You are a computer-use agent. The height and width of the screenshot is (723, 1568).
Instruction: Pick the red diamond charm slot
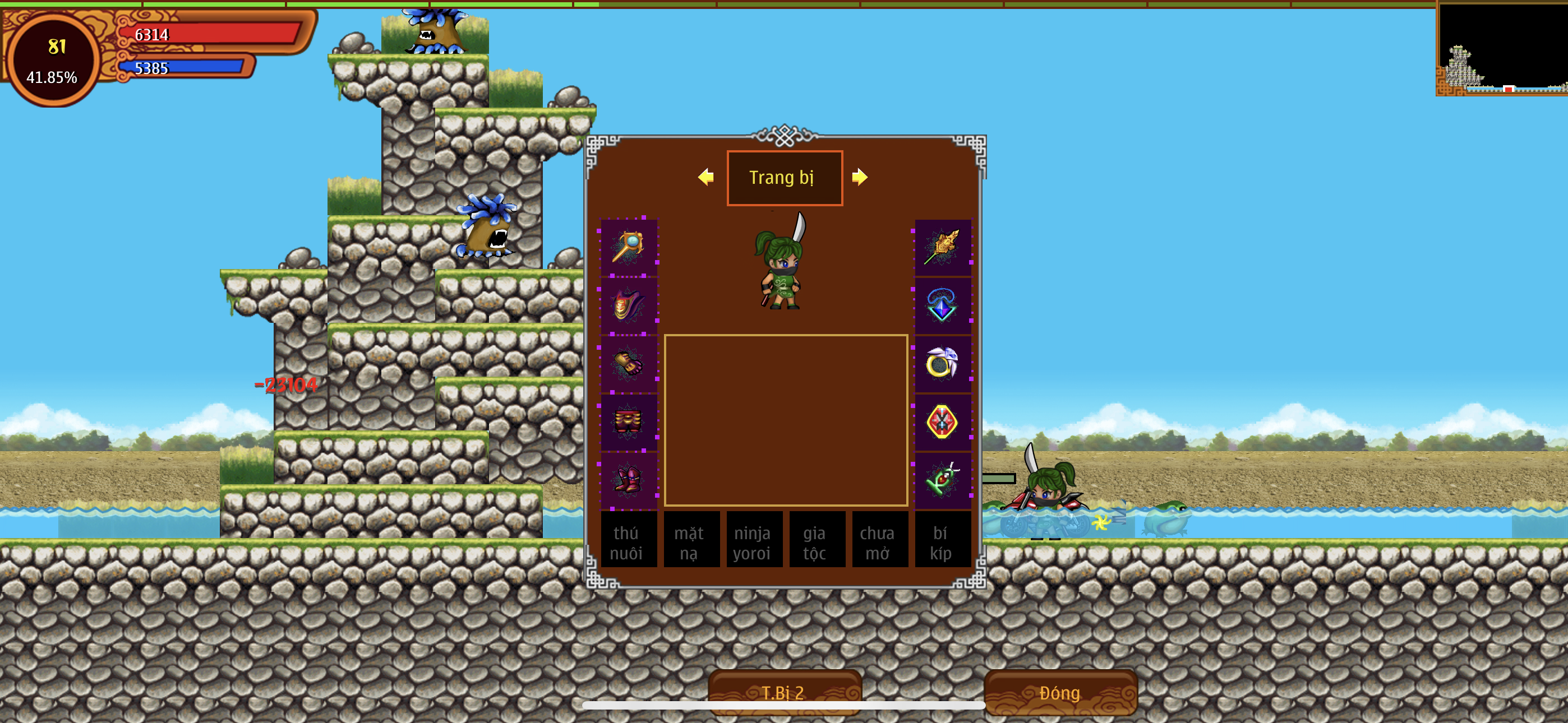click(x=942, y=421)
